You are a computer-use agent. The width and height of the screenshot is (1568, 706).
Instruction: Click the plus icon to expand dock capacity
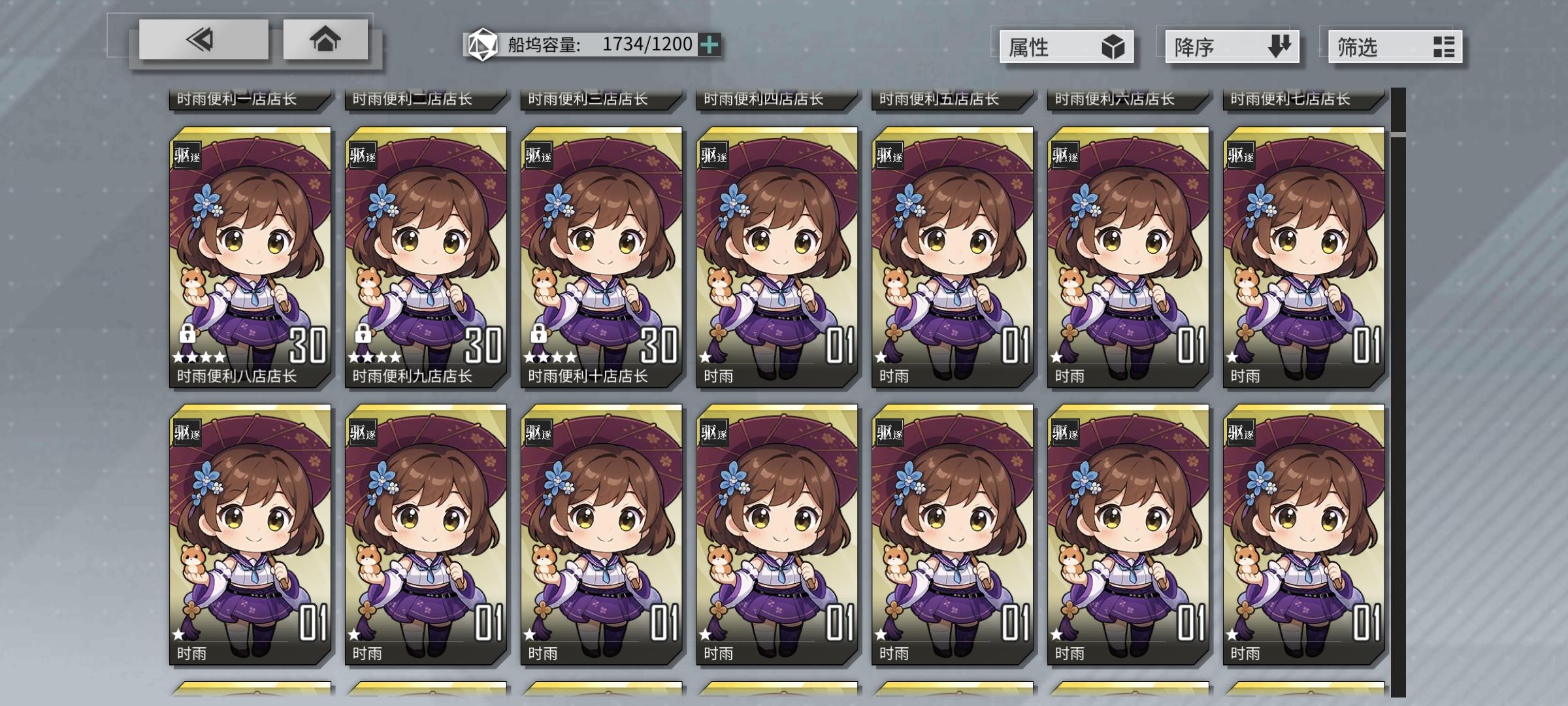[x=710, y=45]
